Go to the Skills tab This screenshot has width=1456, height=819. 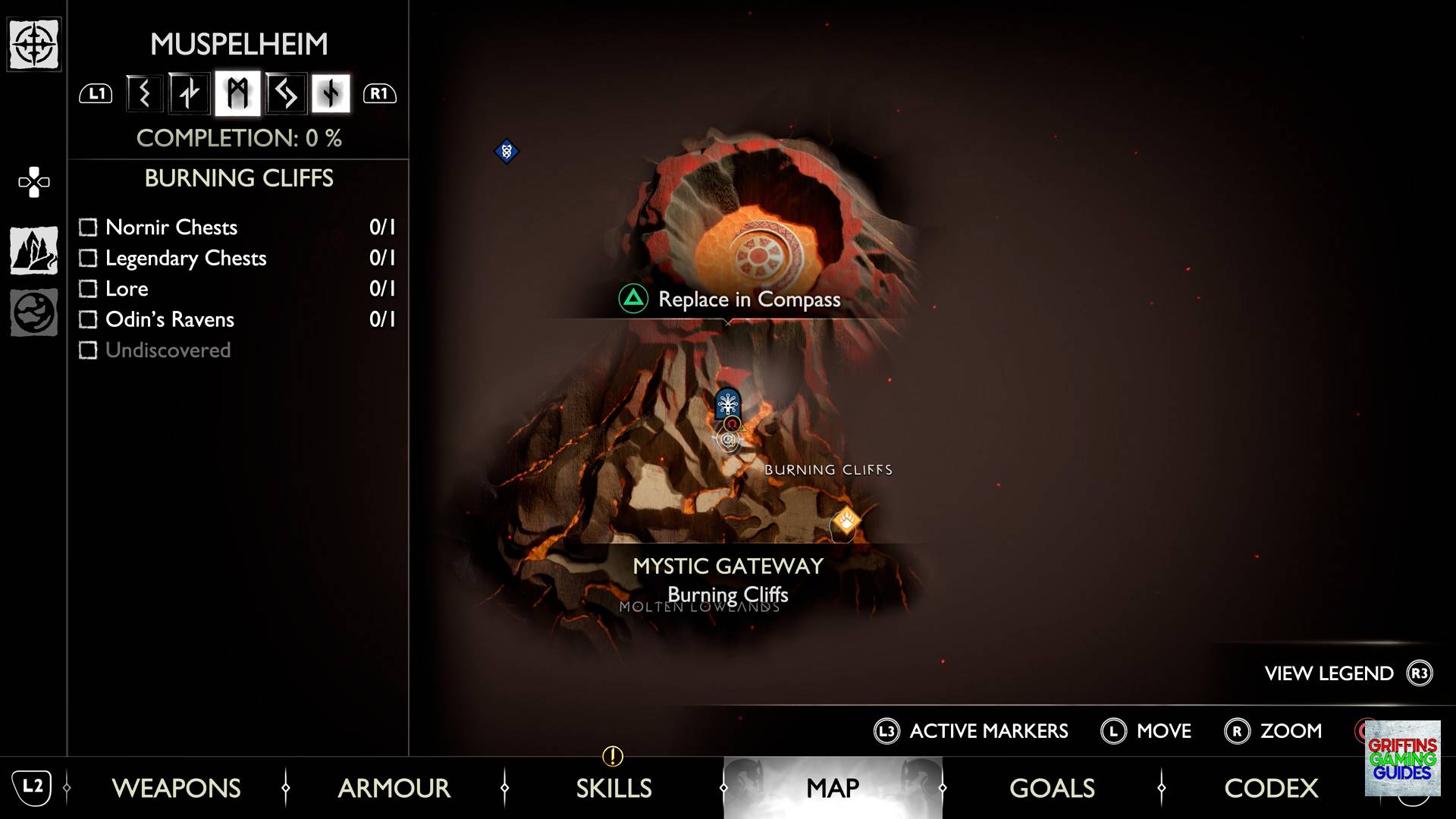[613, 788]
